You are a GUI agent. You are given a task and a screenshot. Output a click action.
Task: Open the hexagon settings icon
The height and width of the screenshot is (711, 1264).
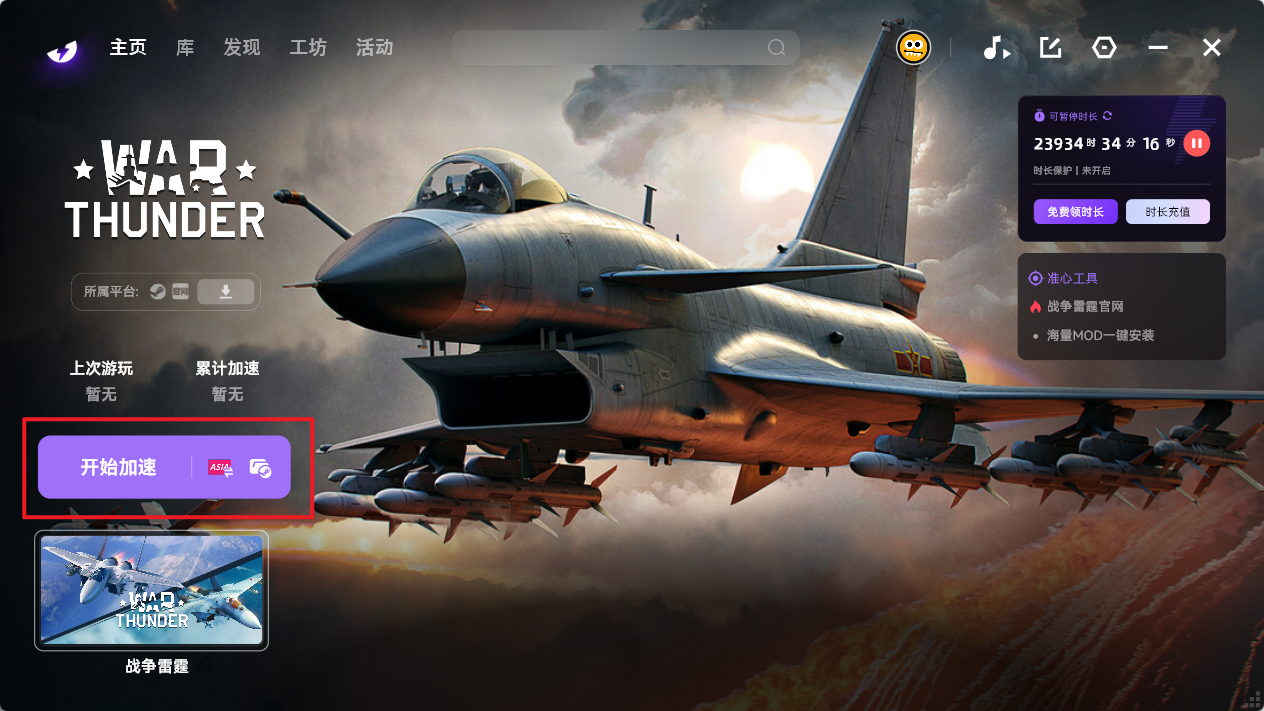1104,48
